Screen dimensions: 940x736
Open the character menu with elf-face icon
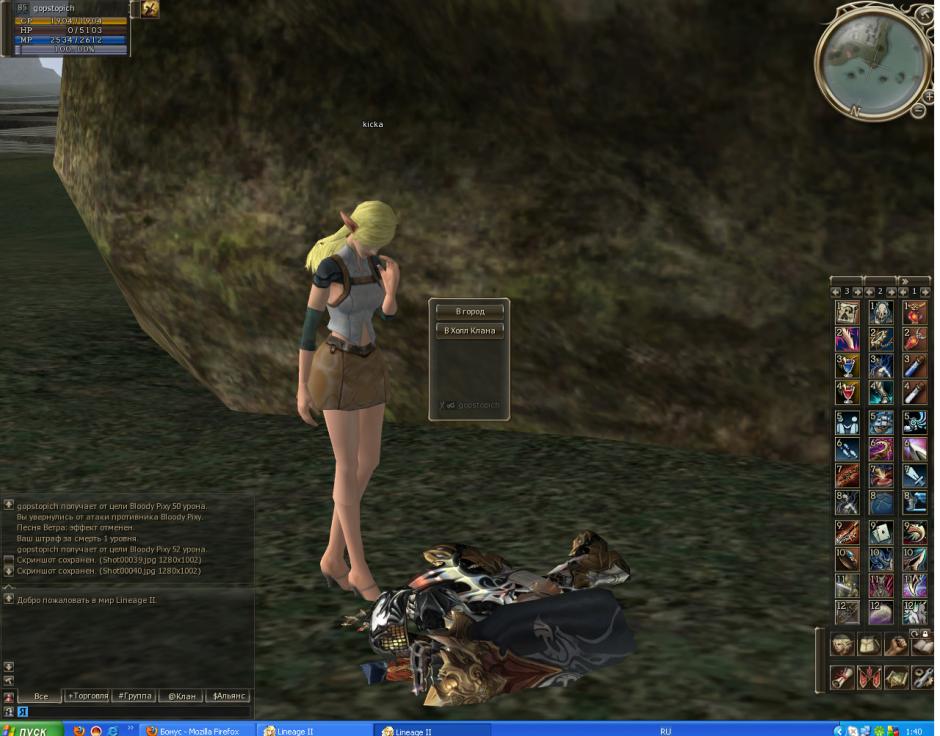click(843, 645)
